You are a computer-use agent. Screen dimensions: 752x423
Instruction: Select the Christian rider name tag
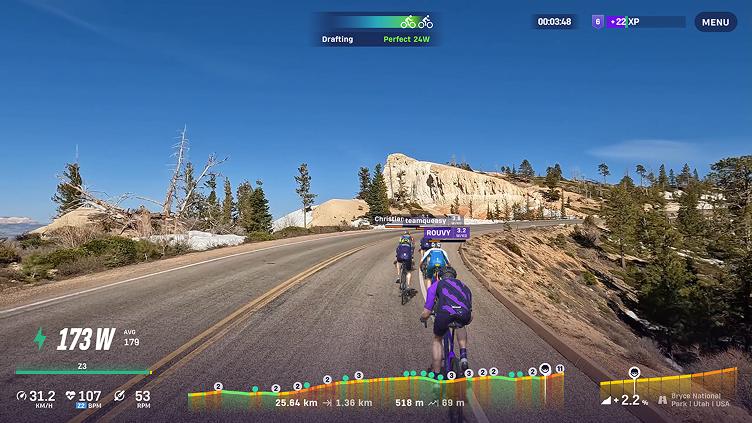[x=388, y=219]
